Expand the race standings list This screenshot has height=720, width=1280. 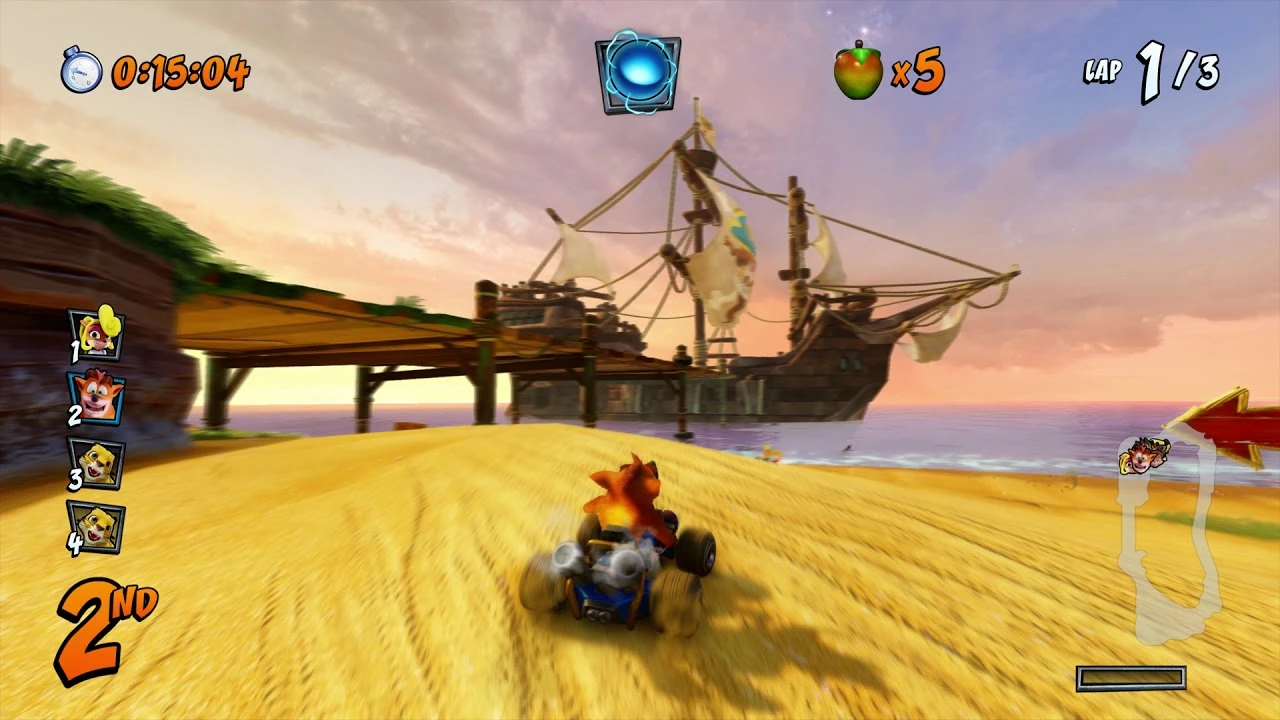[100, 430]
